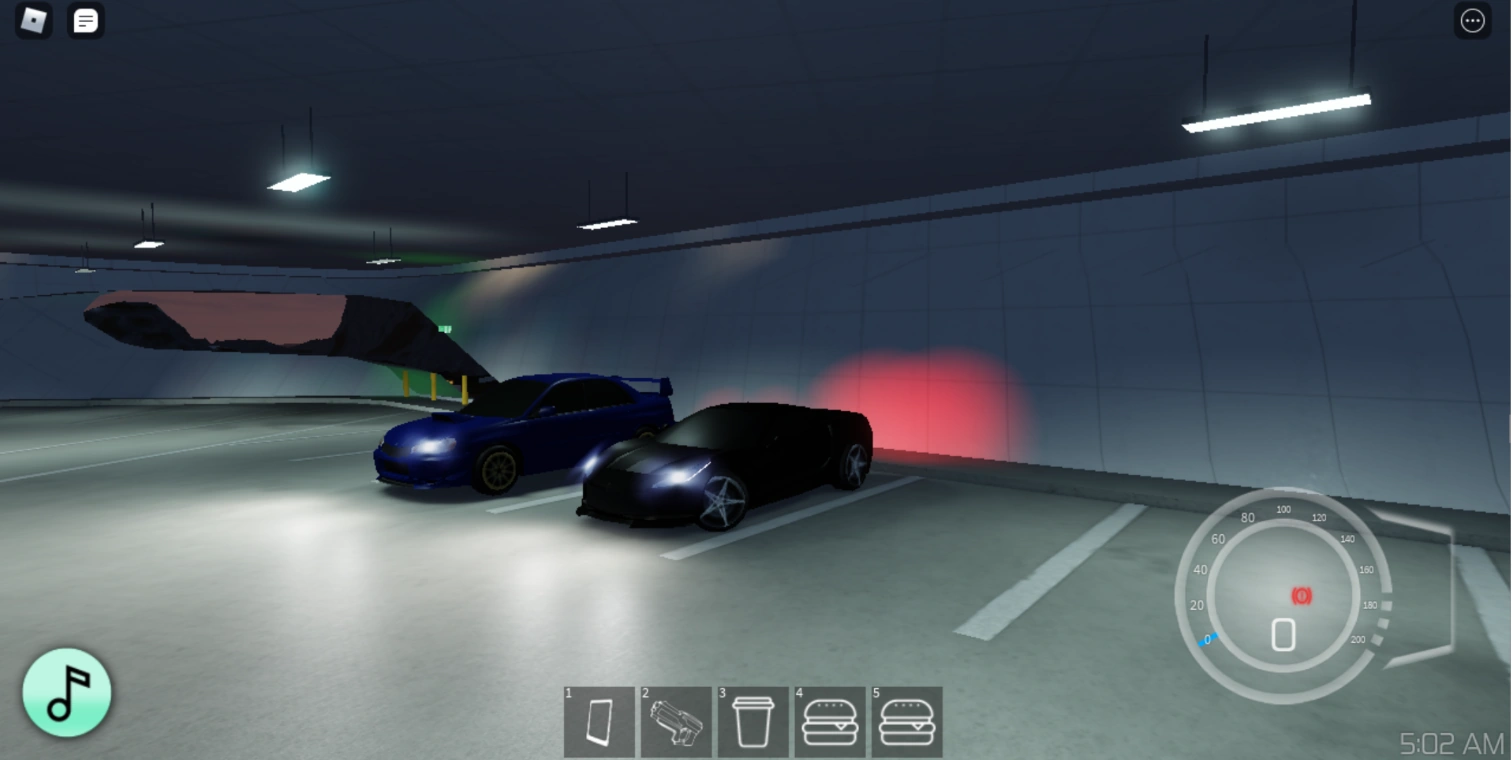Toggle the red handbrake warning indicator
Screen dimensions: 1512x760
point(1300,597)
